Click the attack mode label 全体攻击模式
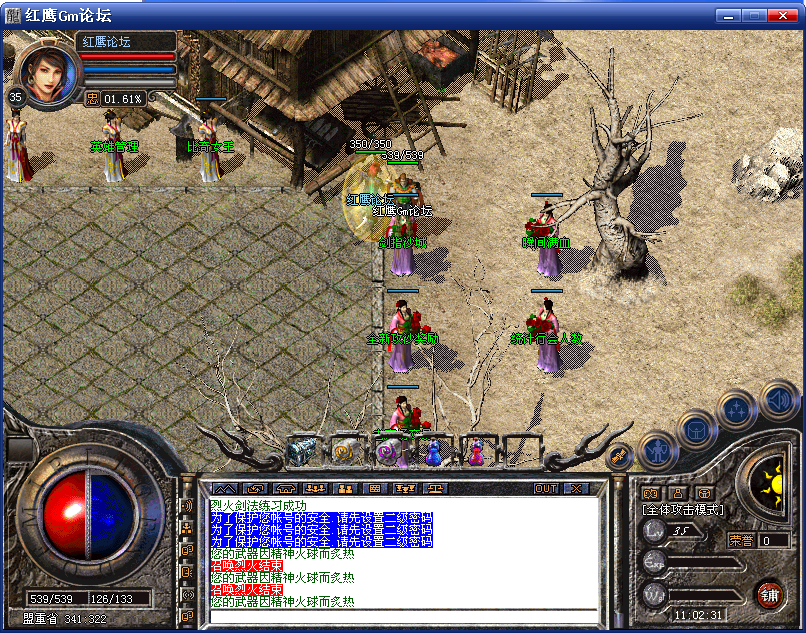 (x=682, y=510)
